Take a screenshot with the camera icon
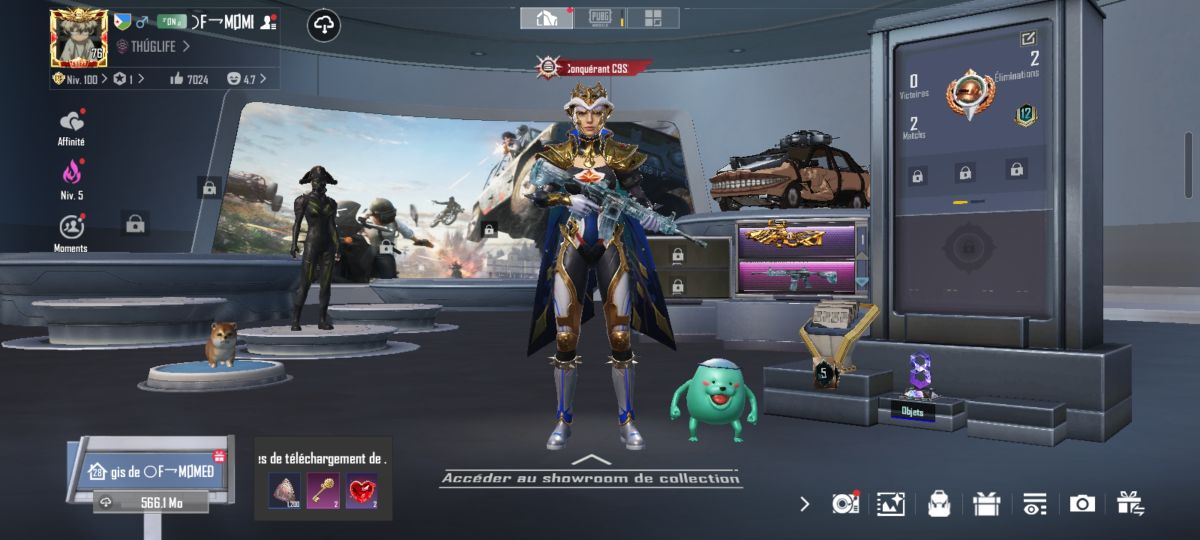Image resolution: width=1200 pixels, height=540 pixels. pyautogui.click(x=1082, y=504)
